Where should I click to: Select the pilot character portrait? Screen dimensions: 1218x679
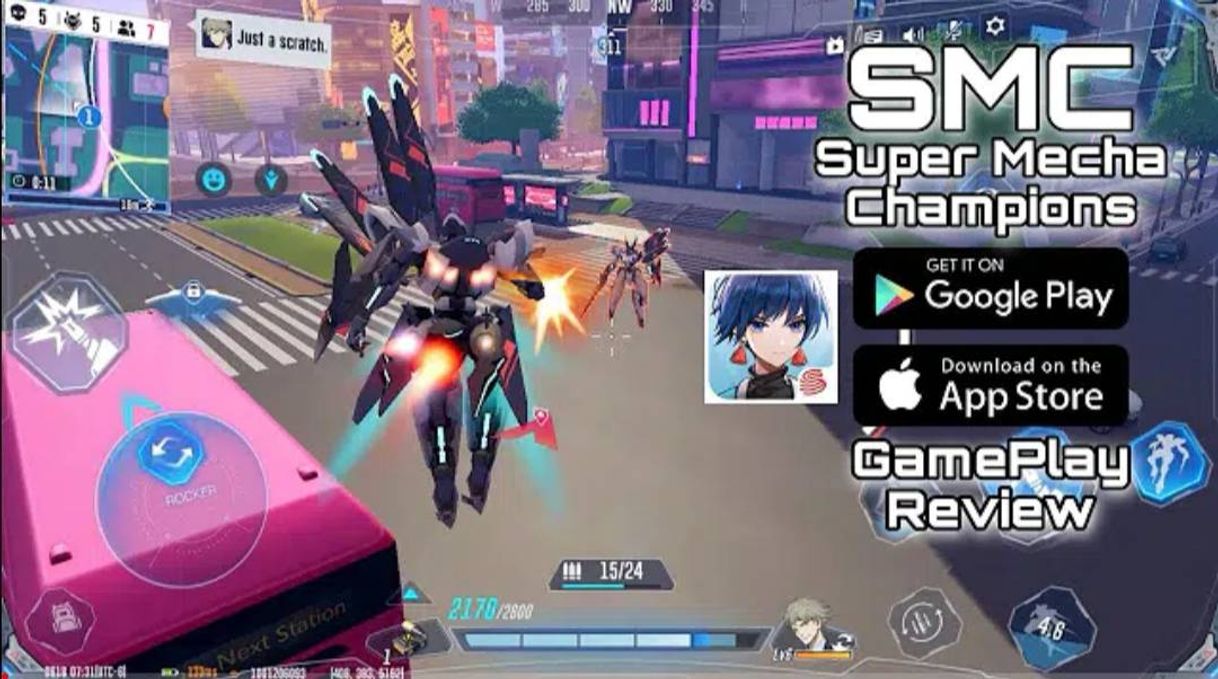coord(807,627)
